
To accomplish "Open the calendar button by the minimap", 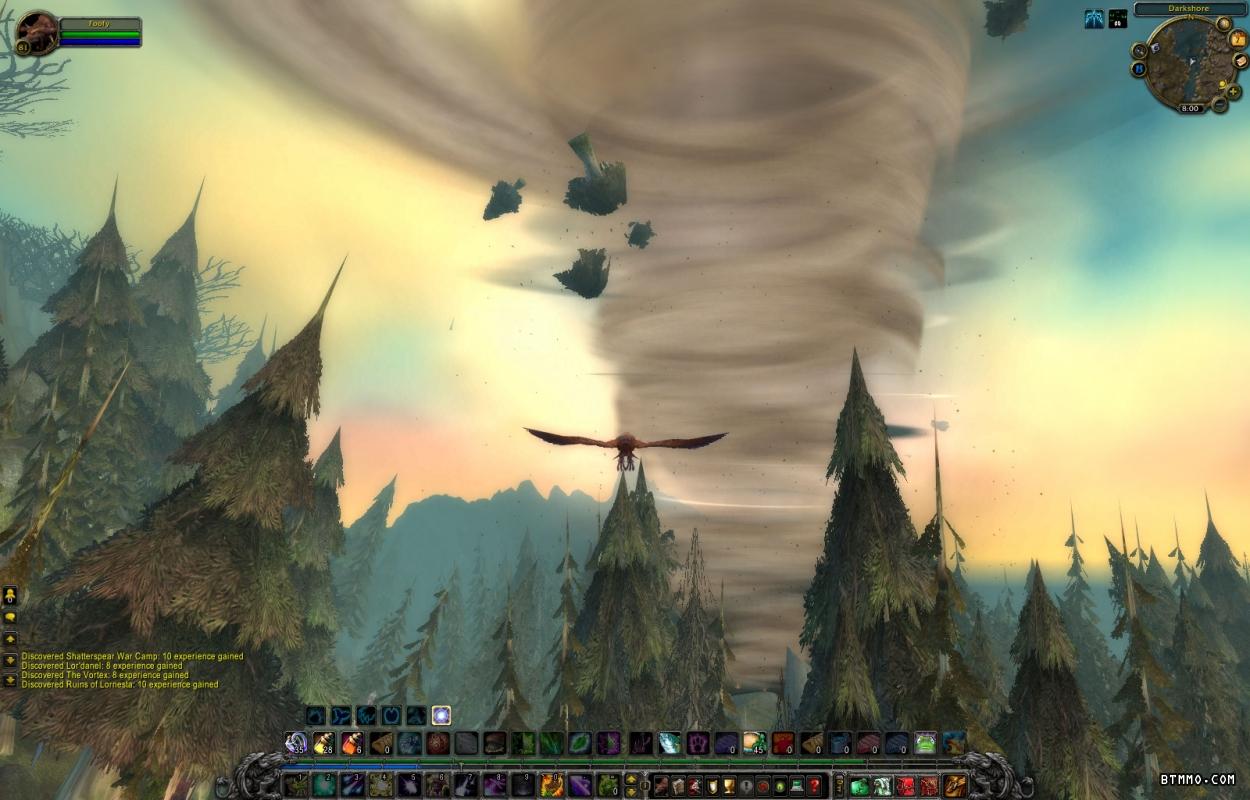I will point(1239,40).
